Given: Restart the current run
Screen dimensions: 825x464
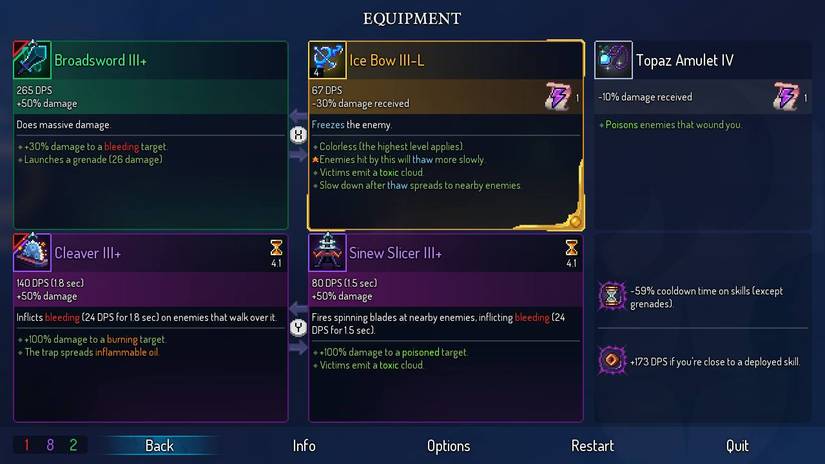Looking at the screenshot, I should click(592, 446).
